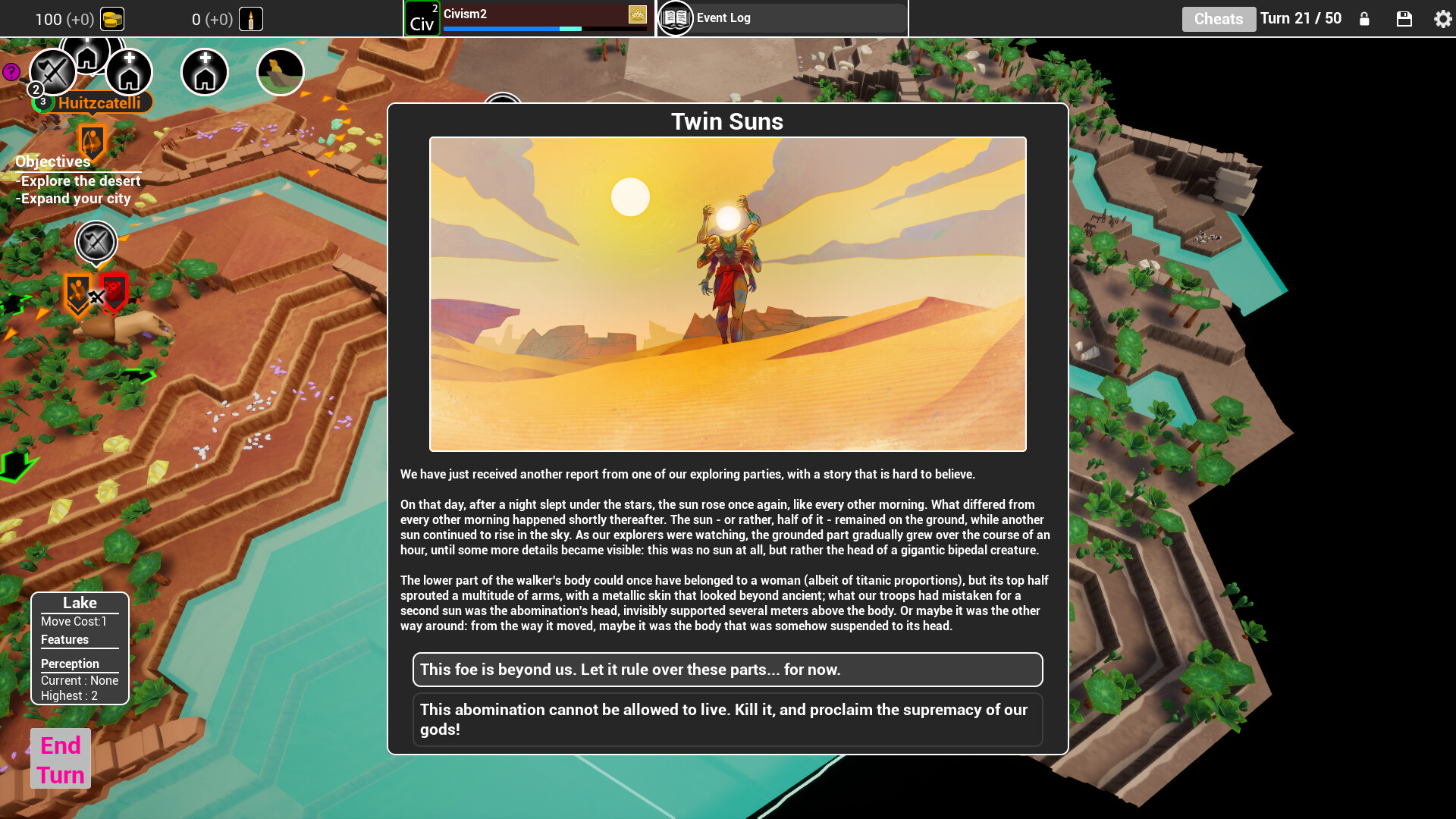Open the city icon with plus sign

click(x=130, y=72)
